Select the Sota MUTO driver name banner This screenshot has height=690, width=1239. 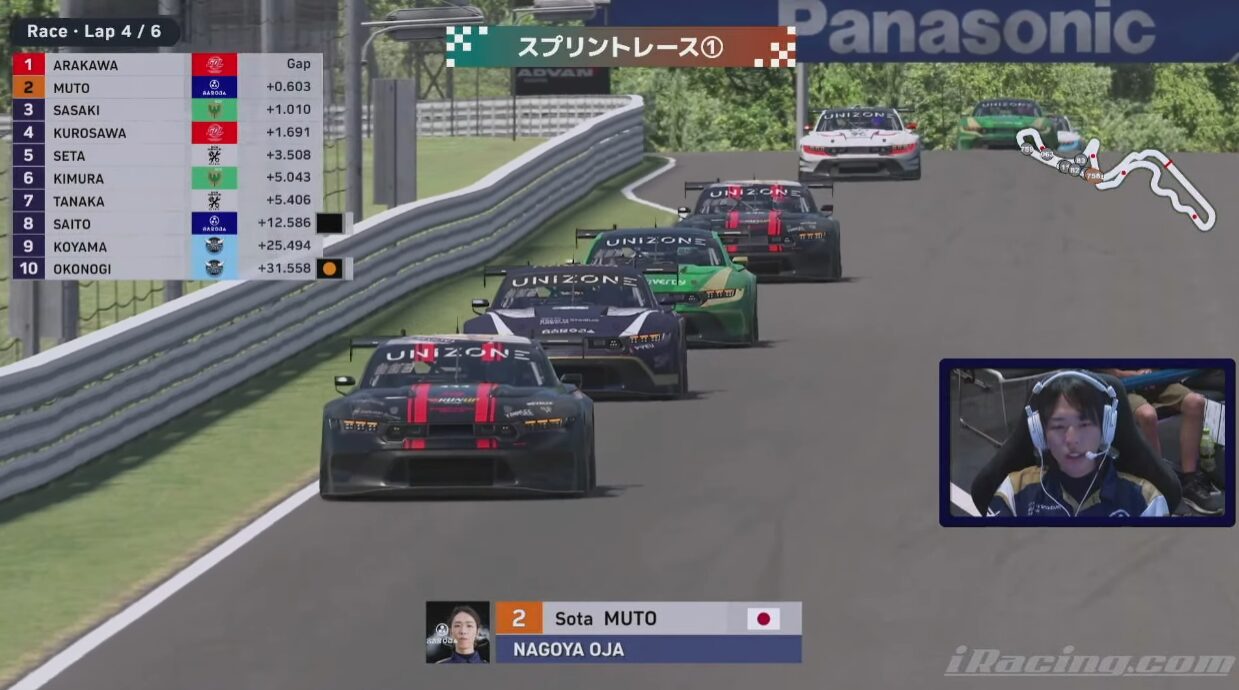[x=648, y=618]
